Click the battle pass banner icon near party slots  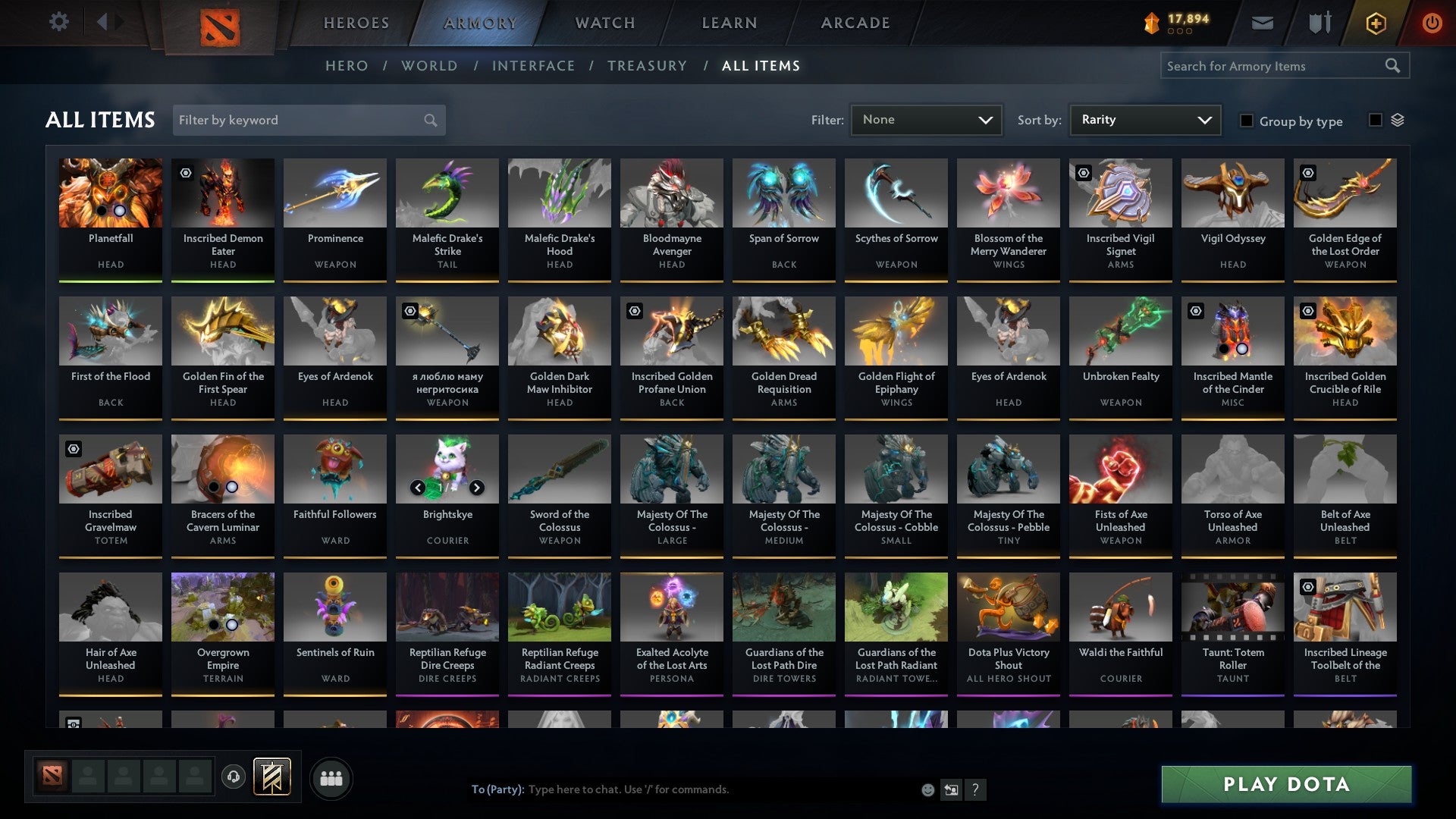[271, 777]
